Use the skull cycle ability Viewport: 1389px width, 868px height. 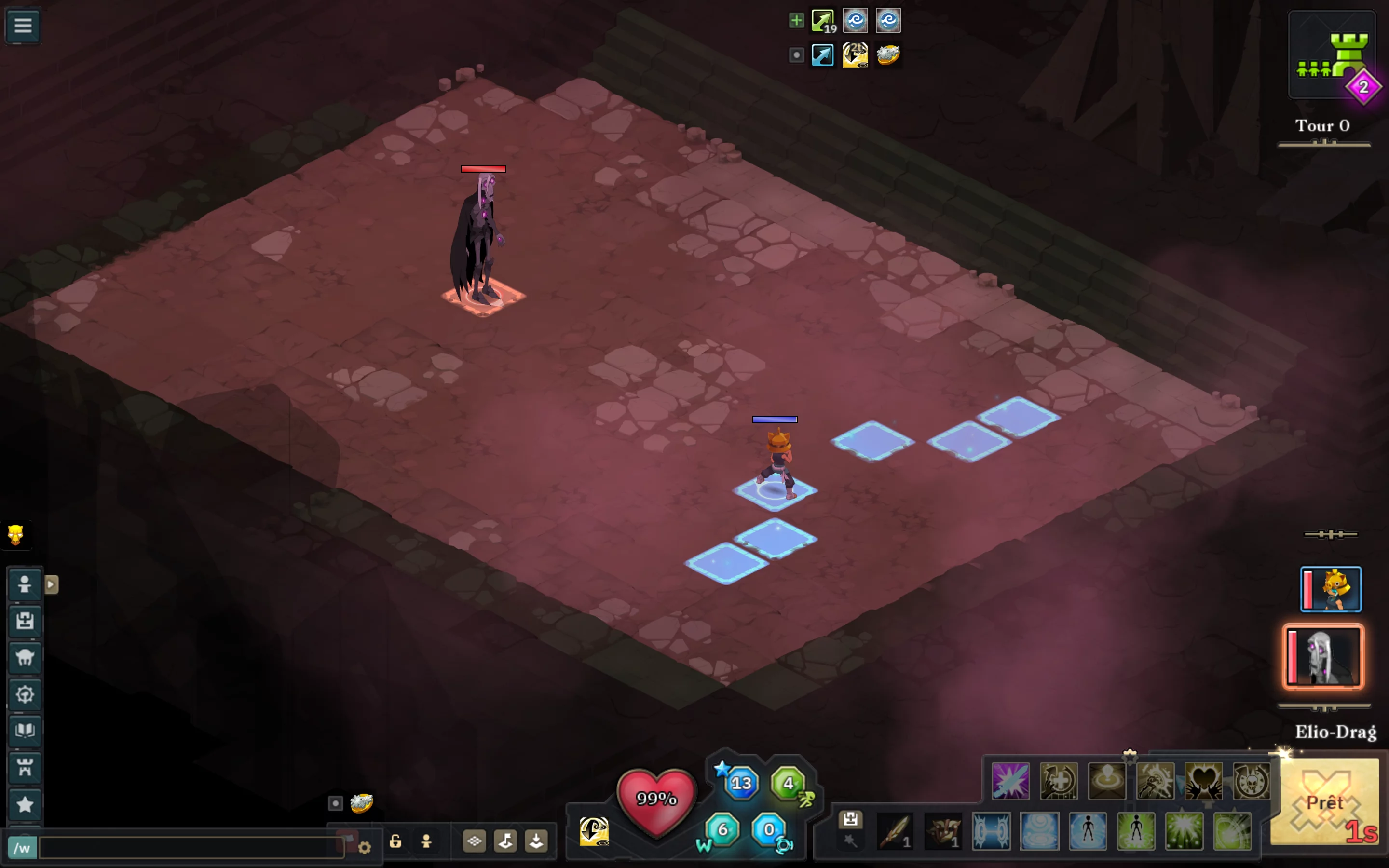click(x=1251, y=781)
